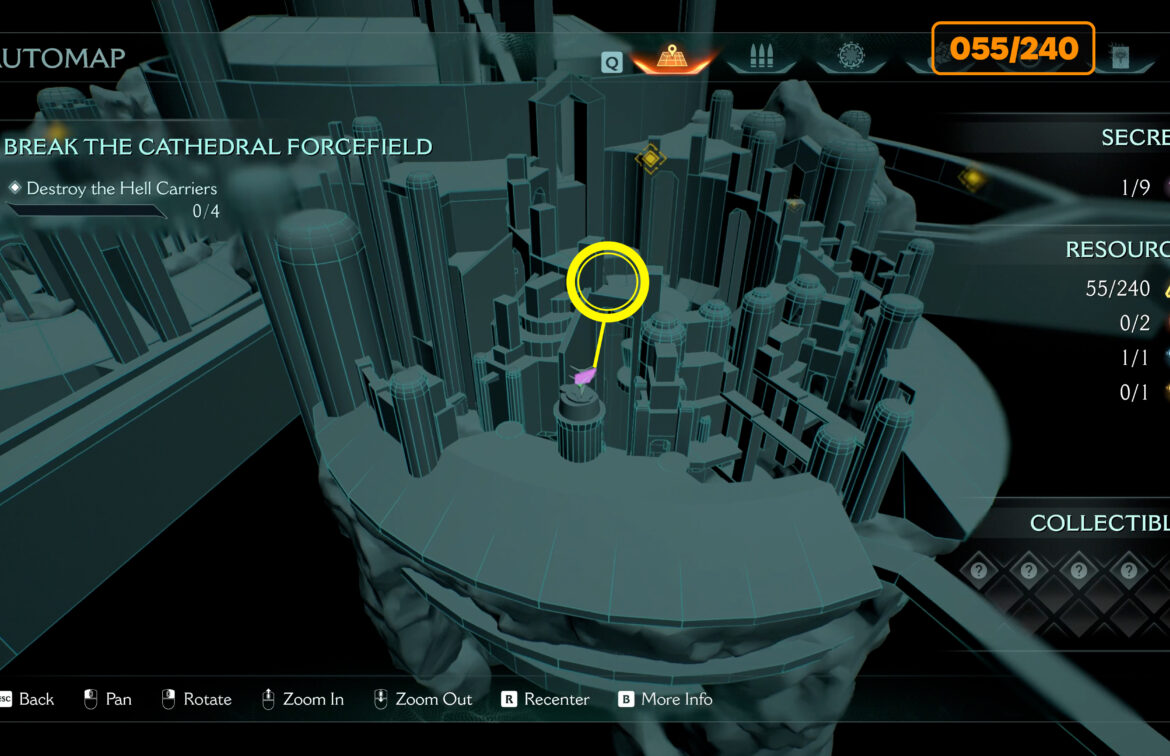Select the gold diamond marker on the outer walkway
This screenshot has height=756, width=1170.
971,178
